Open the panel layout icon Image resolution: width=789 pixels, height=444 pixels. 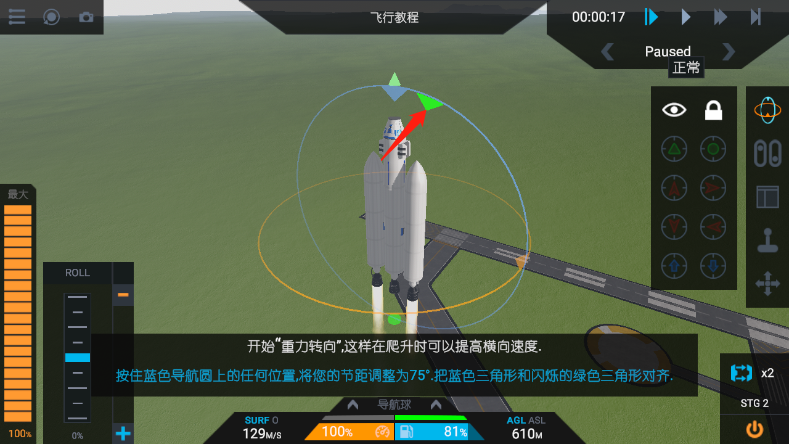tap(767, 197)
